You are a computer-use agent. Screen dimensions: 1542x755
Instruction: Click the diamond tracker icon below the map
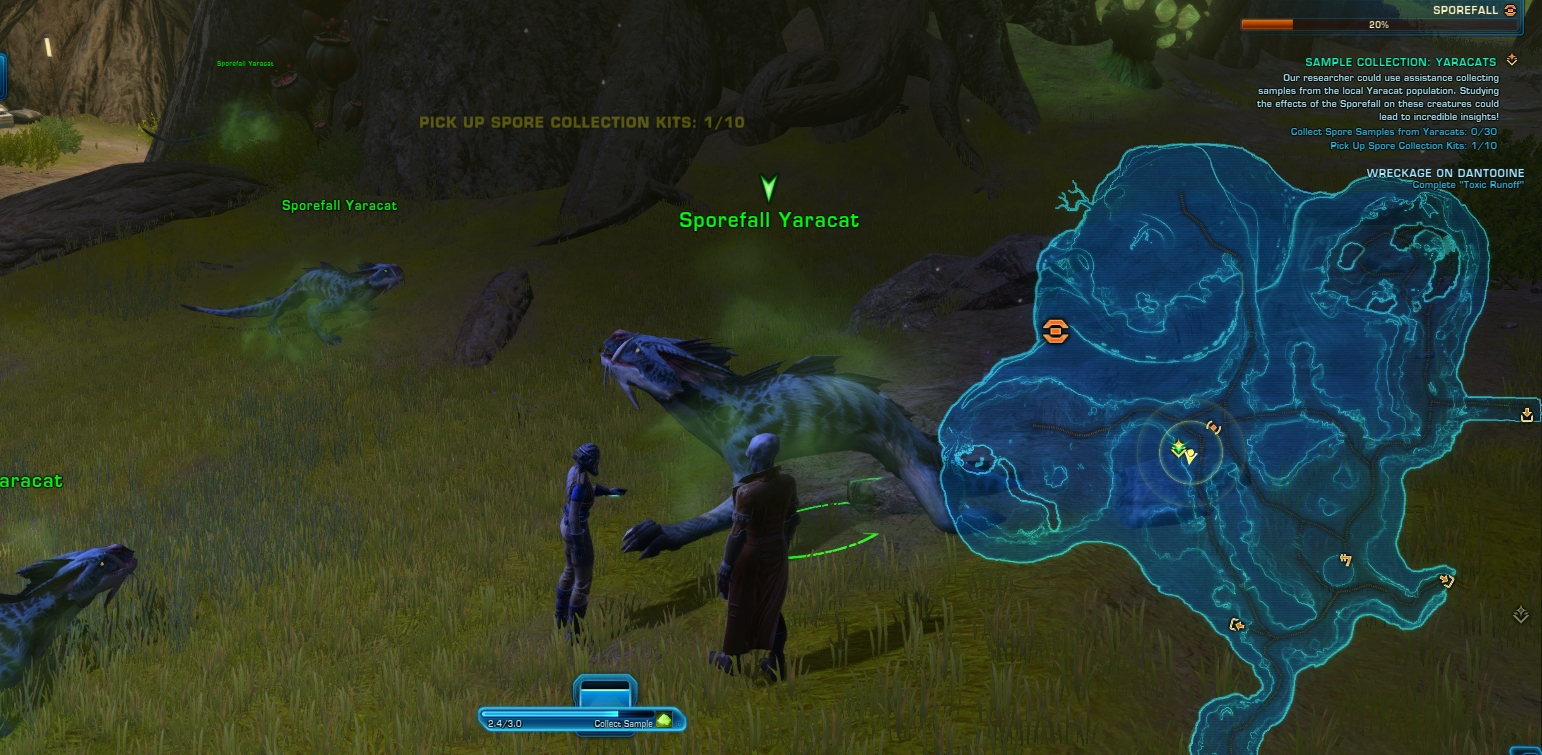point(1521,615)
